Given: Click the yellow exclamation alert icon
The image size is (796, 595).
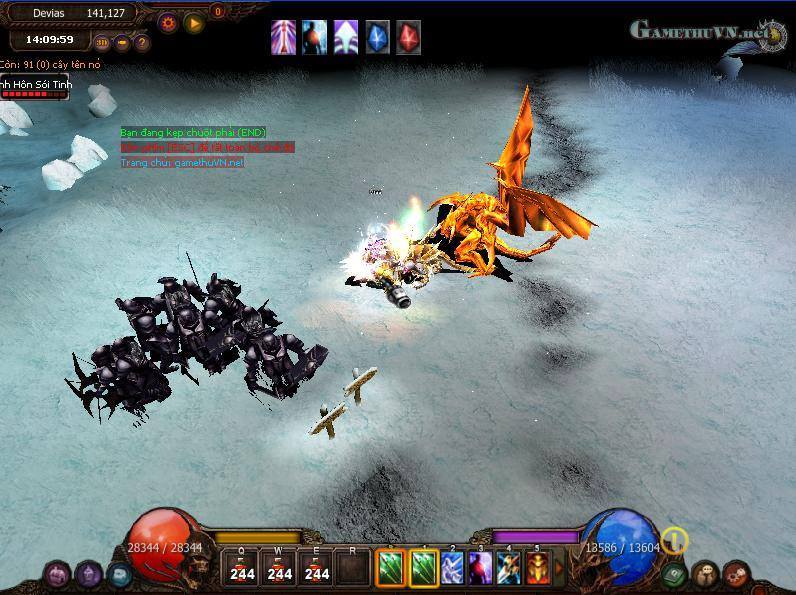Looking at the screenshot, I should click(676, 541).
